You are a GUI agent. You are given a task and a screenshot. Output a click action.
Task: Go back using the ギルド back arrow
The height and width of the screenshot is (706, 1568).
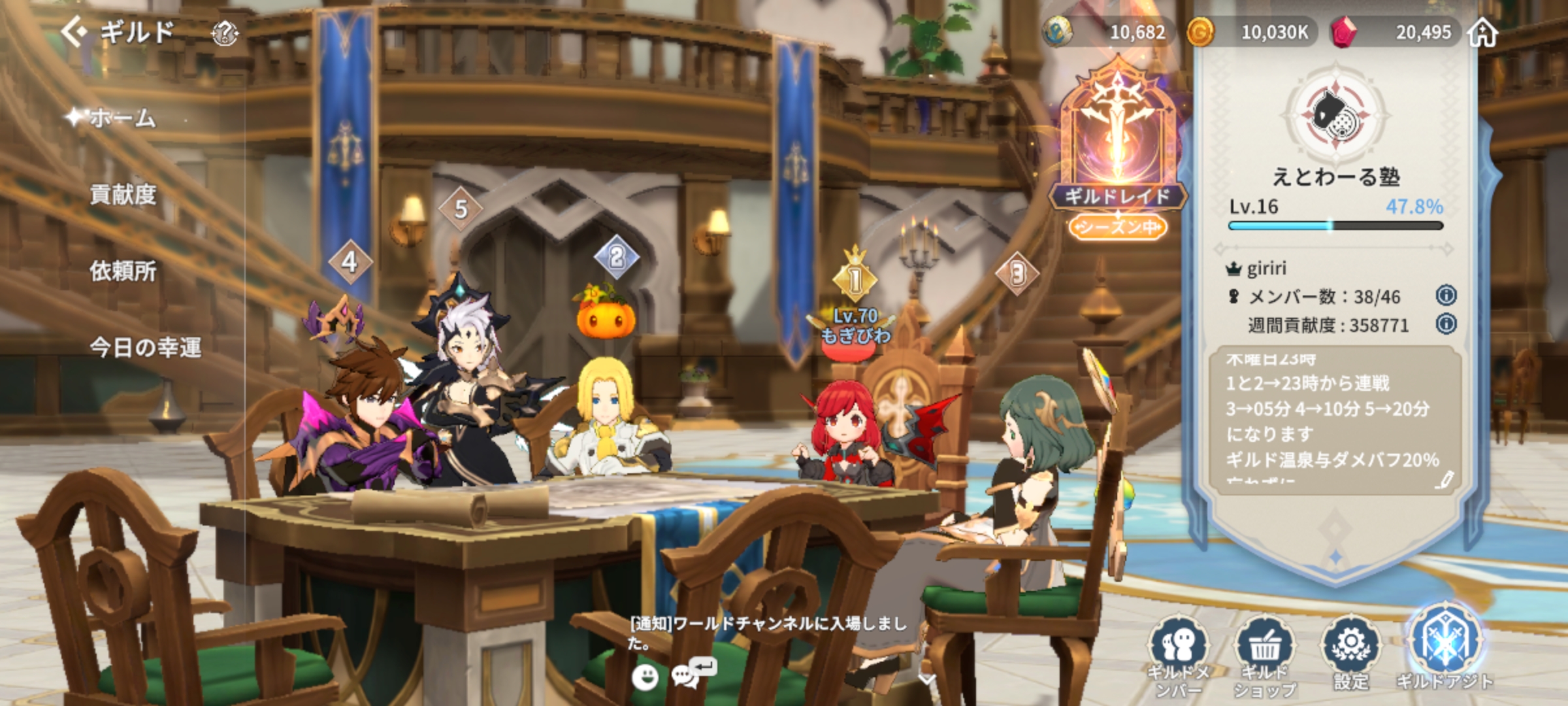[x=74, y=31]
